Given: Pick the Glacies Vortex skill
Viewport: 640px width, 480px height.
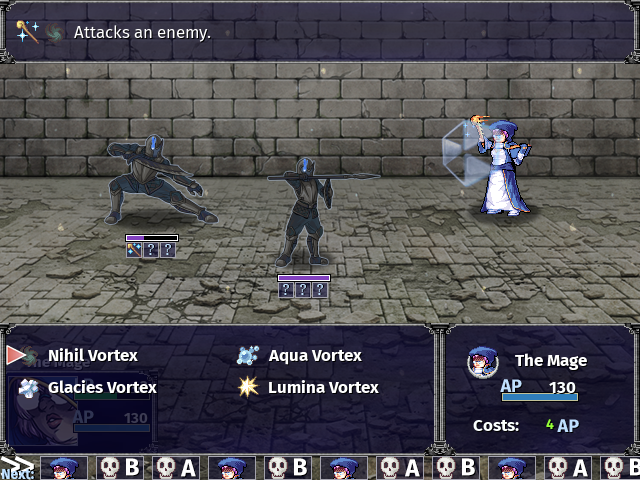Looking at the screenshot, I should [101, 387].
